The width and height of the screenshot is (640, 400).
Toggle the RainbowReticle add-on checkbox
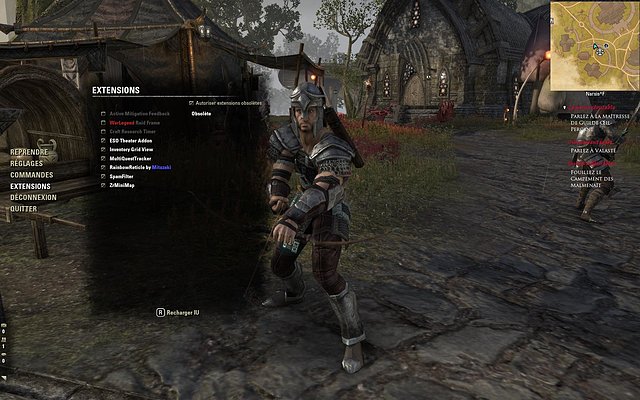pos(102,167)
